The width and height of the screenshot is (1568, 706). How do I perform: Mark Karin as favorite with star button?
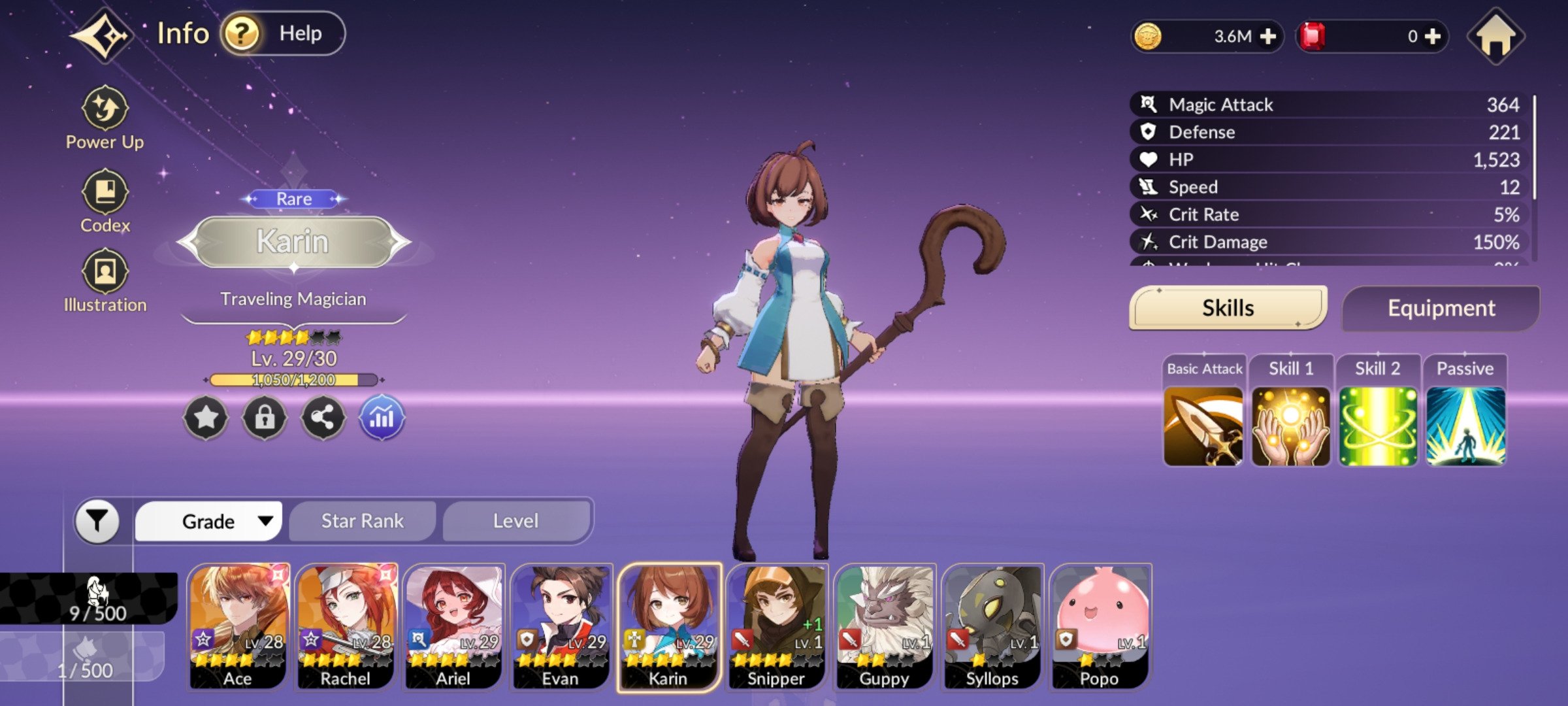tap(206, 417)
